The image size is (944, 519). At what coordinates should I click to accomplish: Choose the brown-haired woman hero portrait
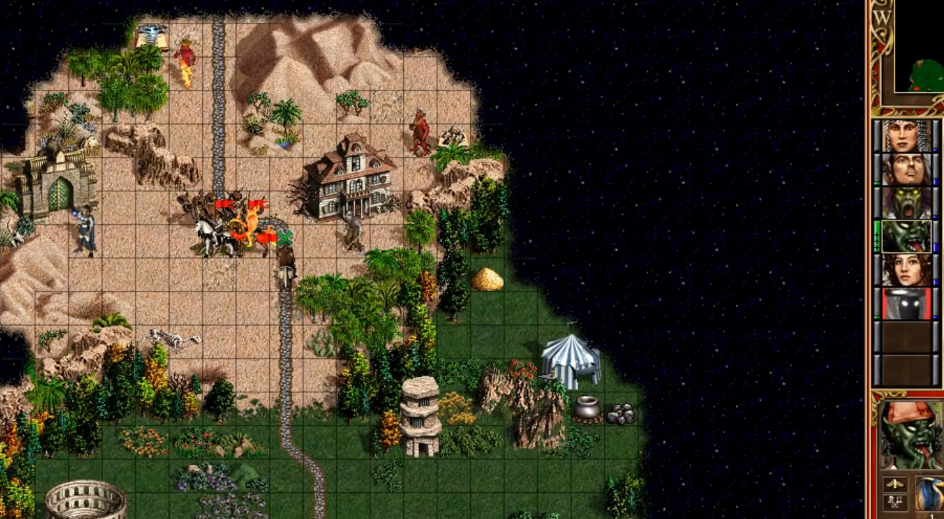[x=907, y=270]
